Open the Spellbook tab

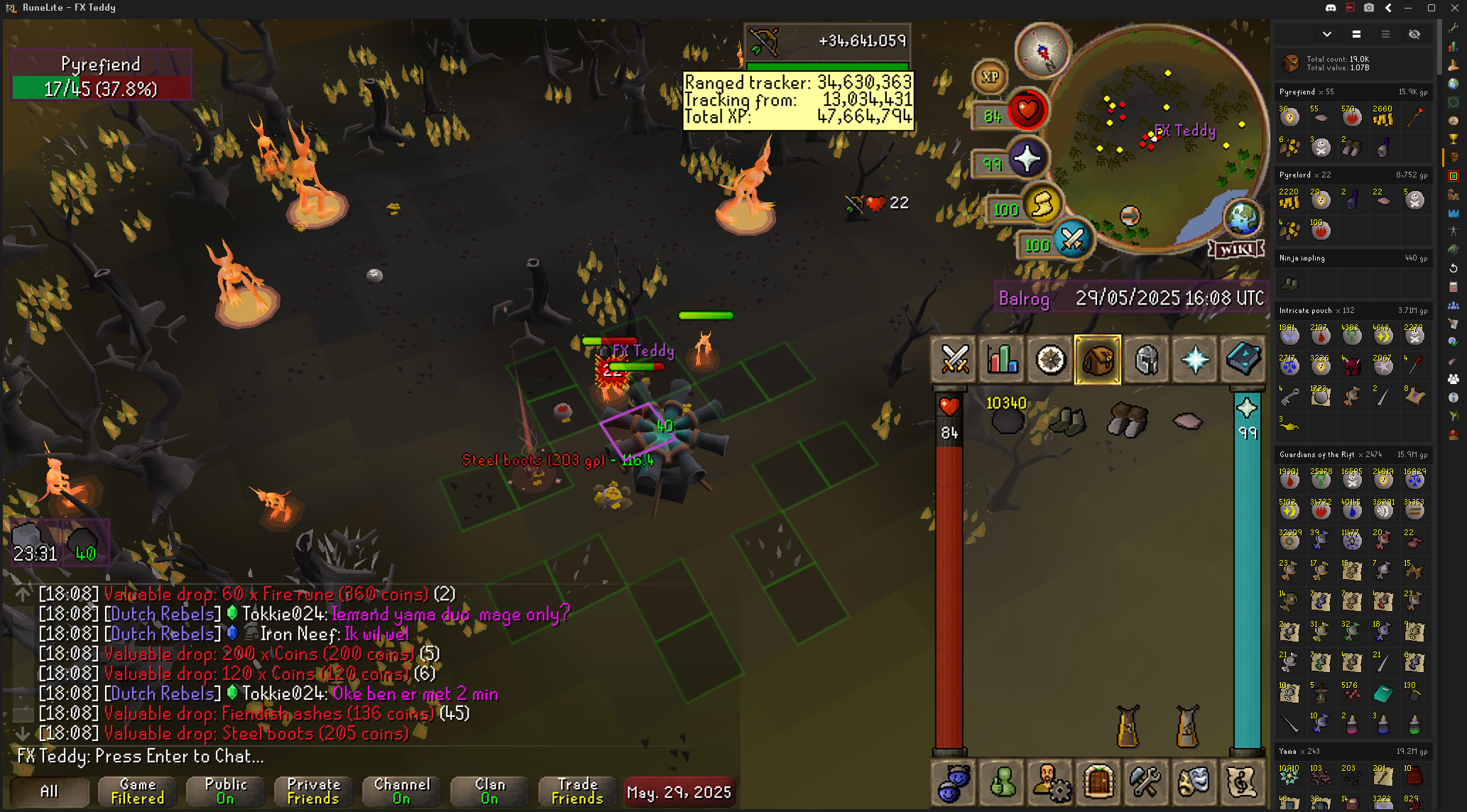pos(1243,360)
